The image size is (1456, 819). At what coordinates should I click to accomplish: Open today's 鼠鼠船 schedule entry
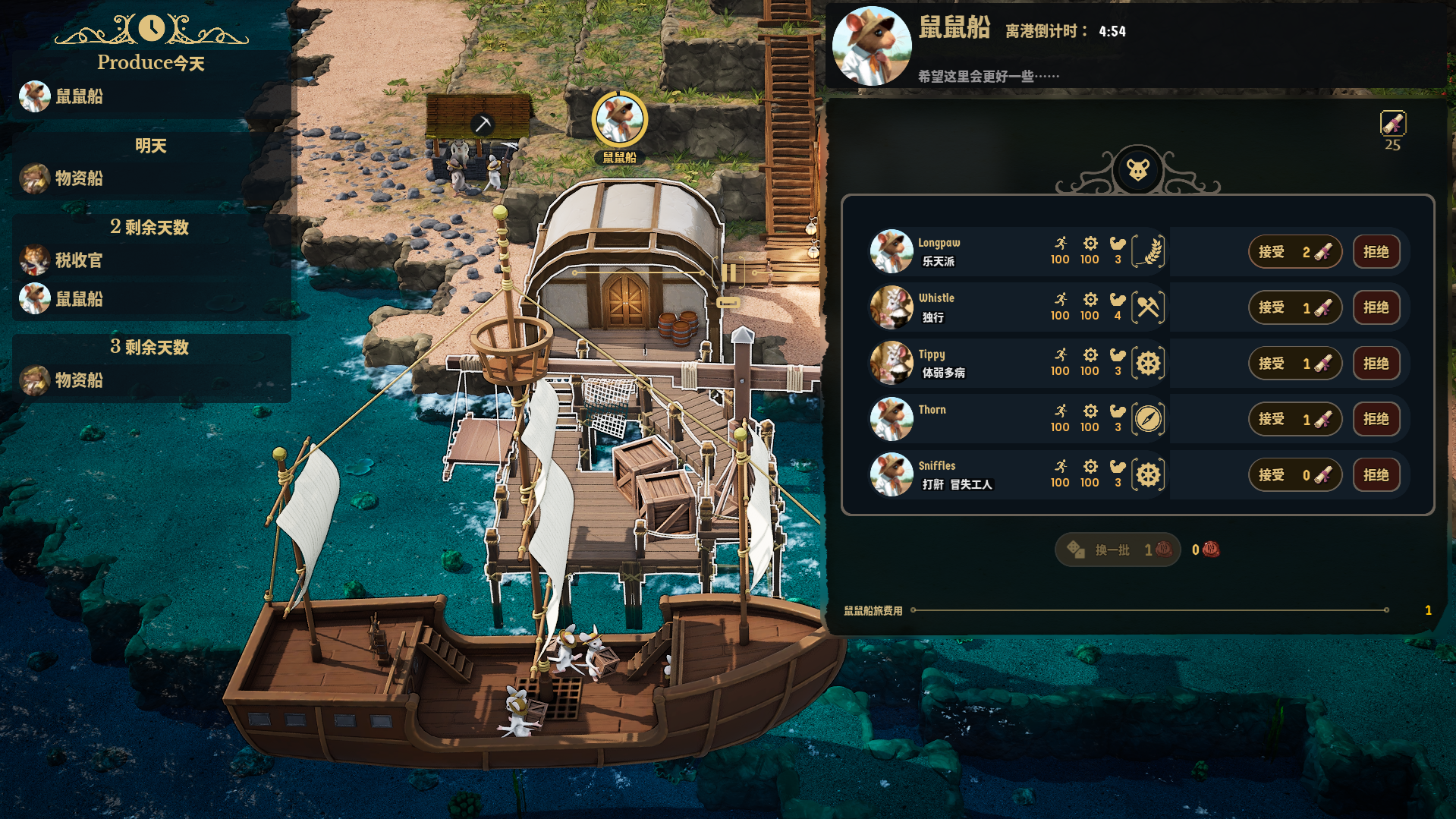coord(79,96)
